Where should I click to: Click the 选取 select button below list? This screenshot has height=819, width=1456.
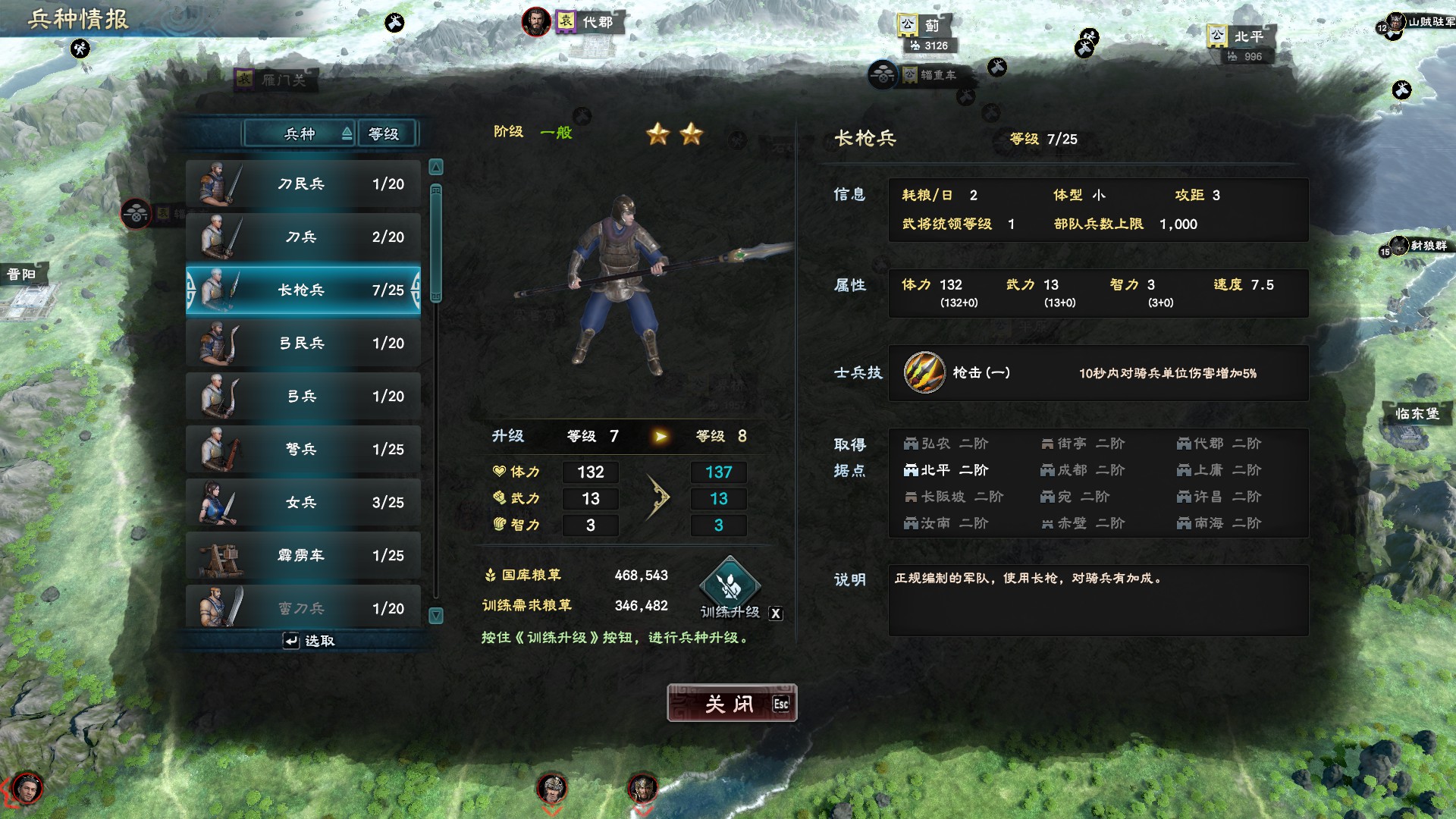point(309,642)
